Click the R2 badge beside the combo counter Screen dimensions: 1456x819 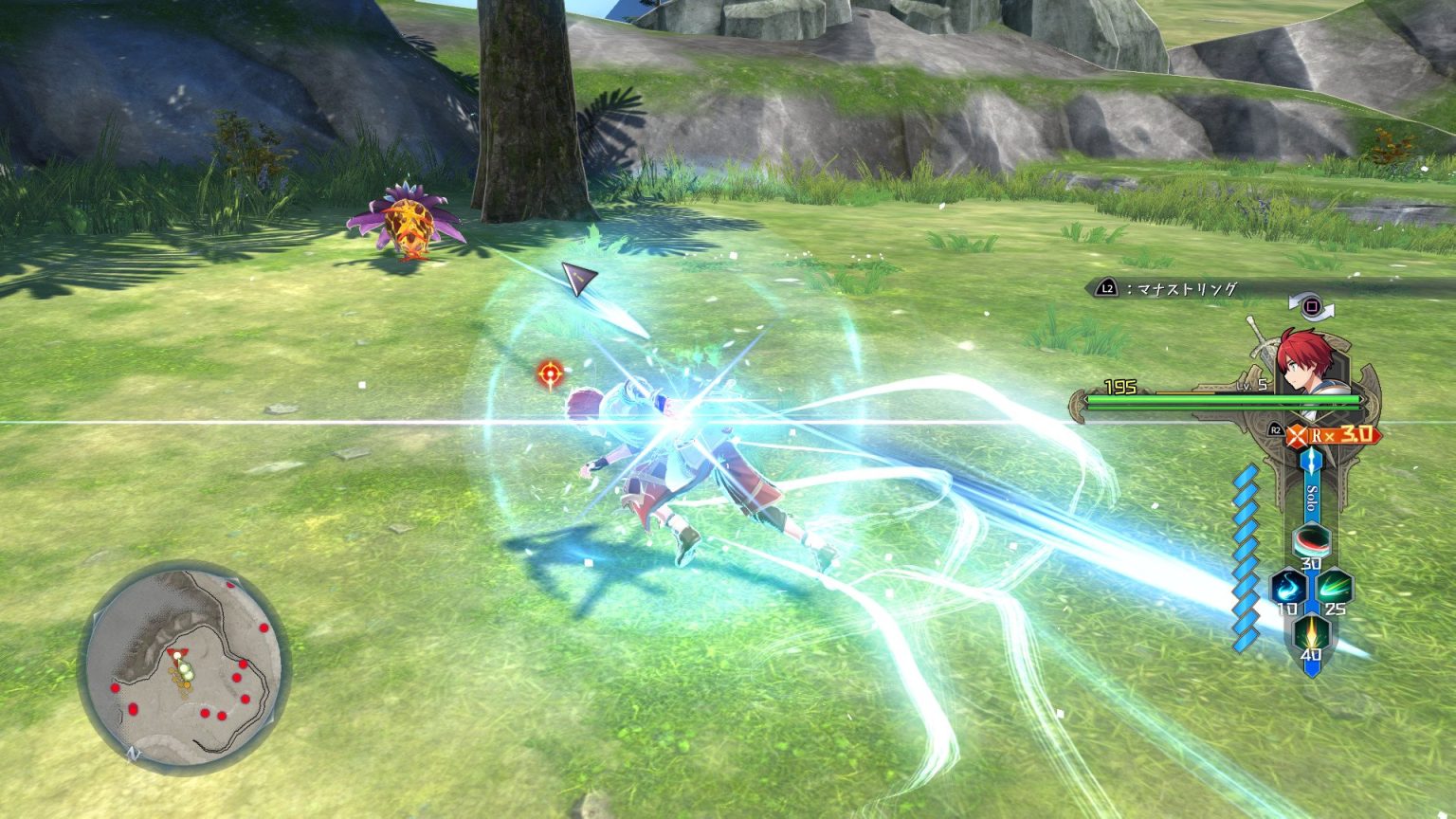1275,429
